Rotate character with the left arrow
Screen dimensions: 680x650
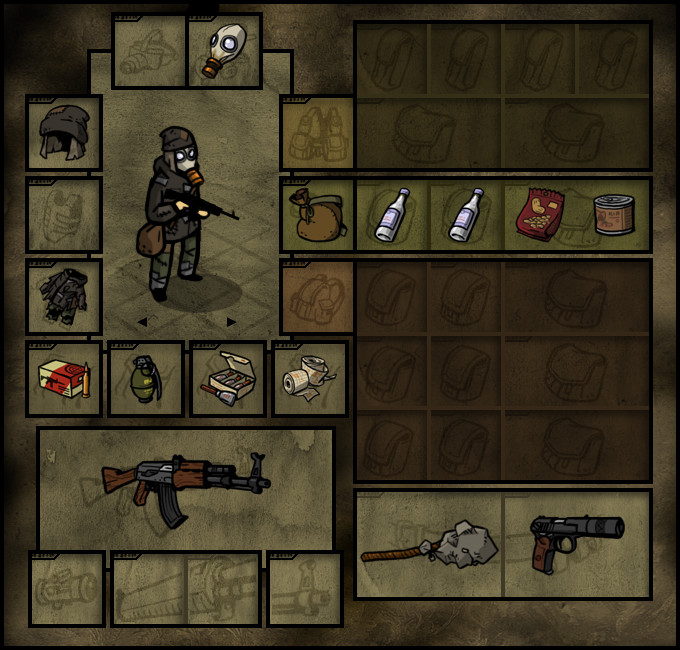tap(142, 322)
